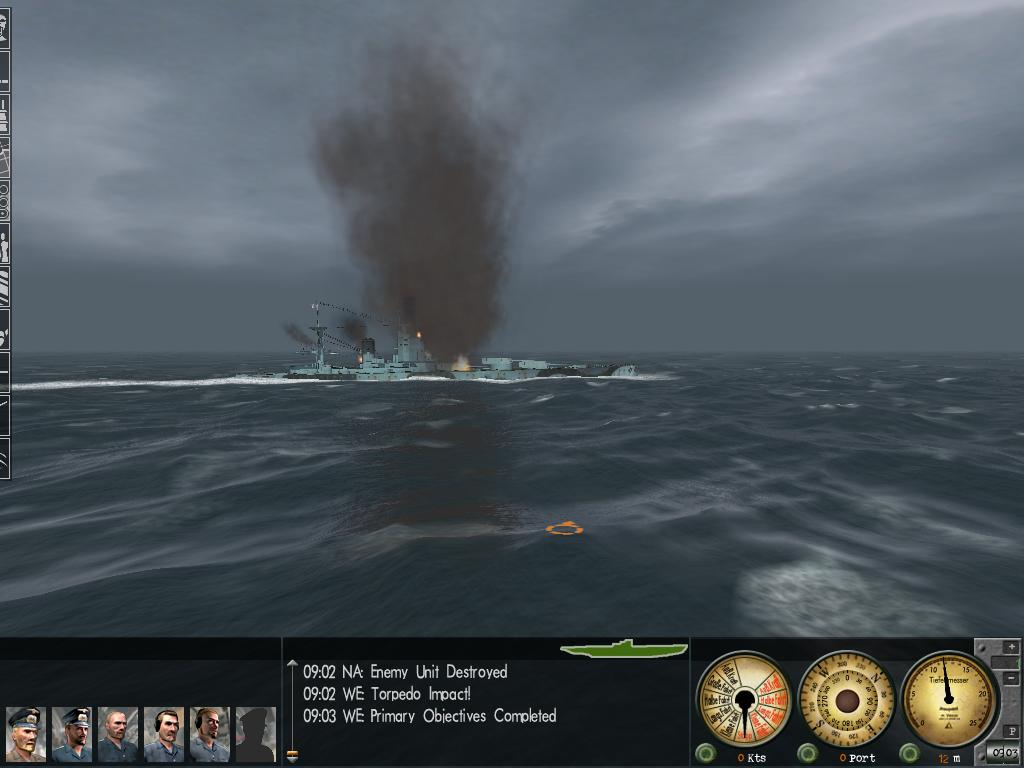Select the dark silhouette crew portrait
This screenshot has height=768, width=1024.
255,734
